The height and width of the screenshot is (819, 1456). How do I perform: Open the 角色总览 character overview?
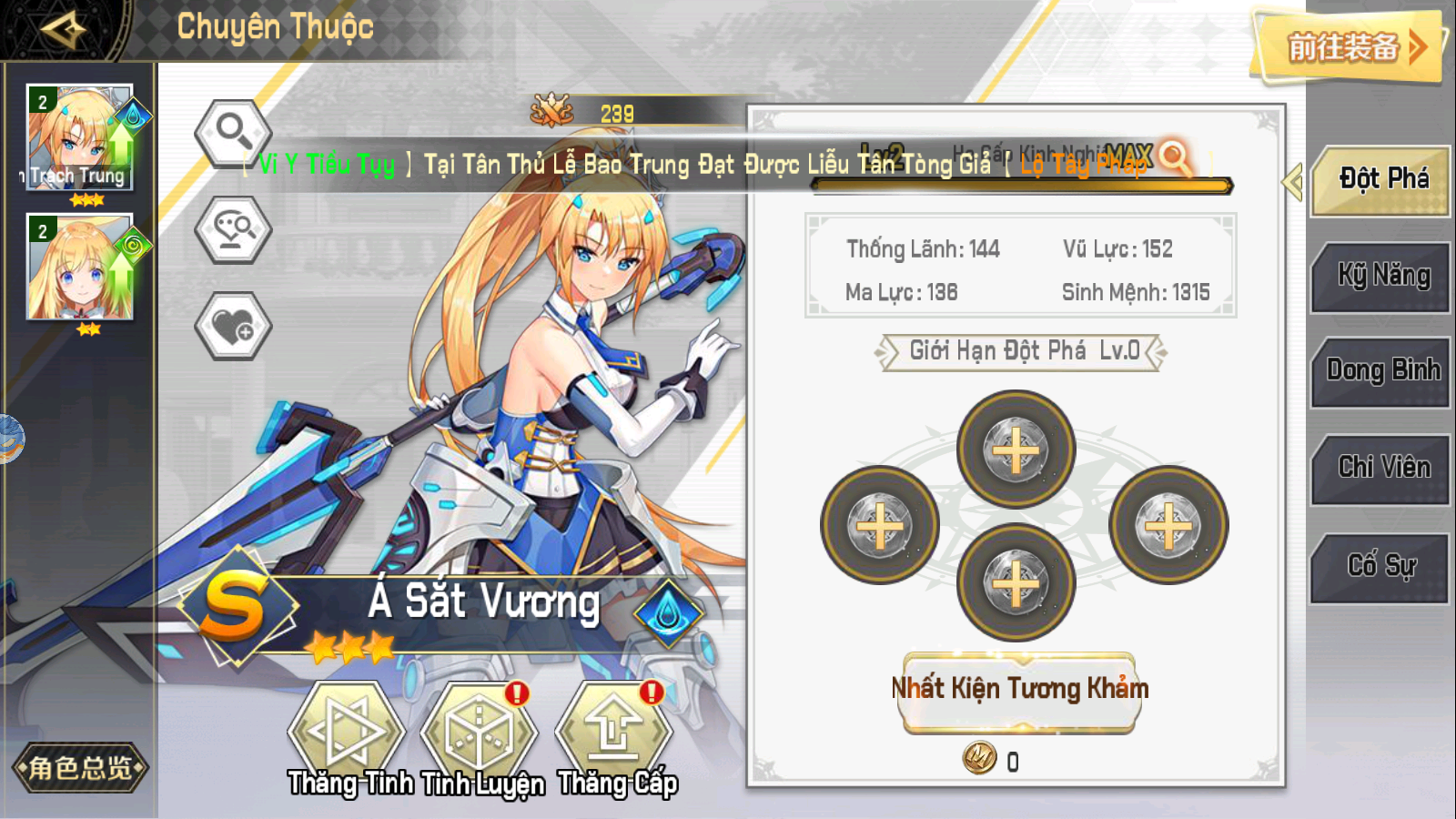click(80, 768)
